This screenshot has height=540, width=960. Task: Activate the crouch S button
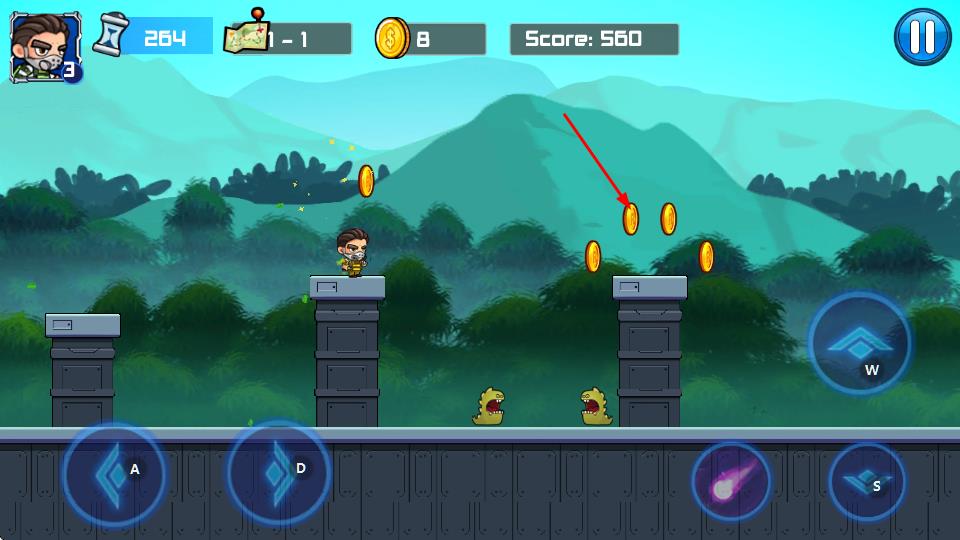[x=866, y=482]
